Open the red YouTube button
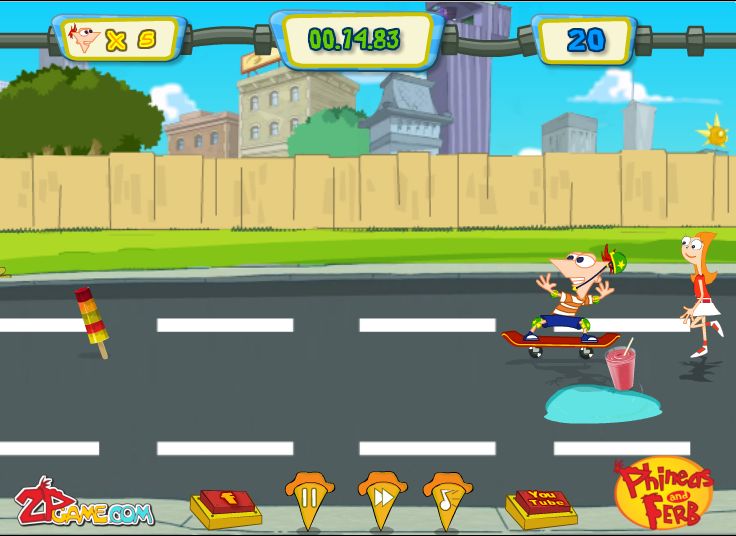736x536 pixels. pos(541,502)
